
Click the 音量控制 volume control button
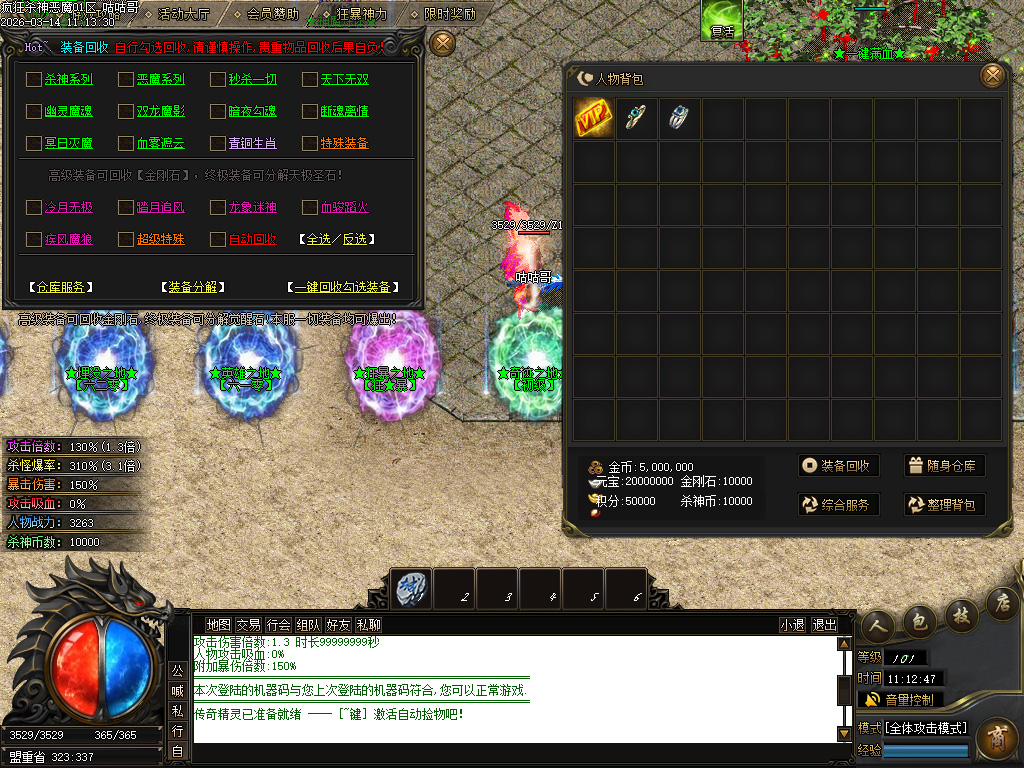899,700
